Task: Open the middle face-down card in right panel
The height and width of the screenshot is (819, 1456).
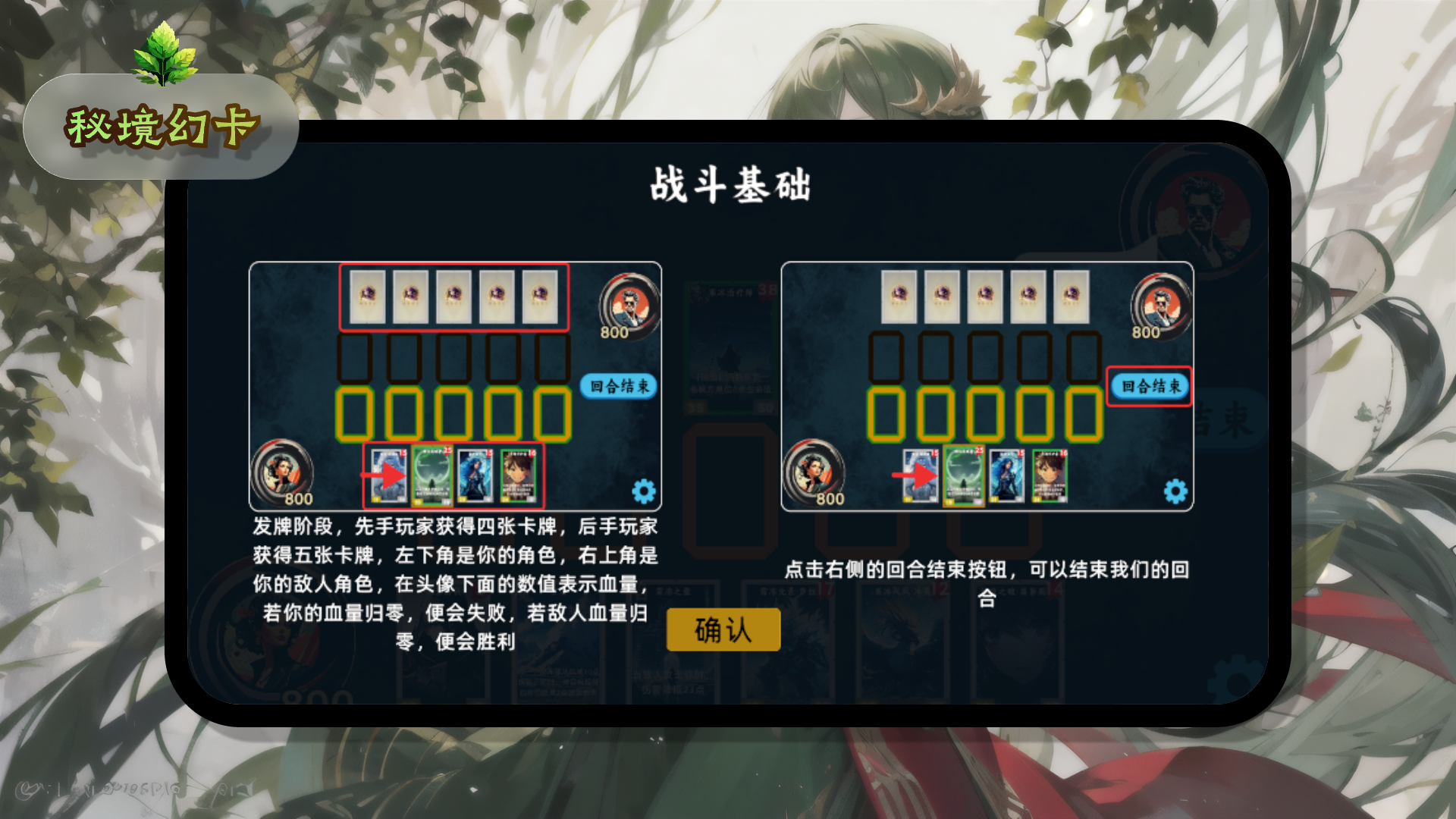Action: [x=985, y=298]
